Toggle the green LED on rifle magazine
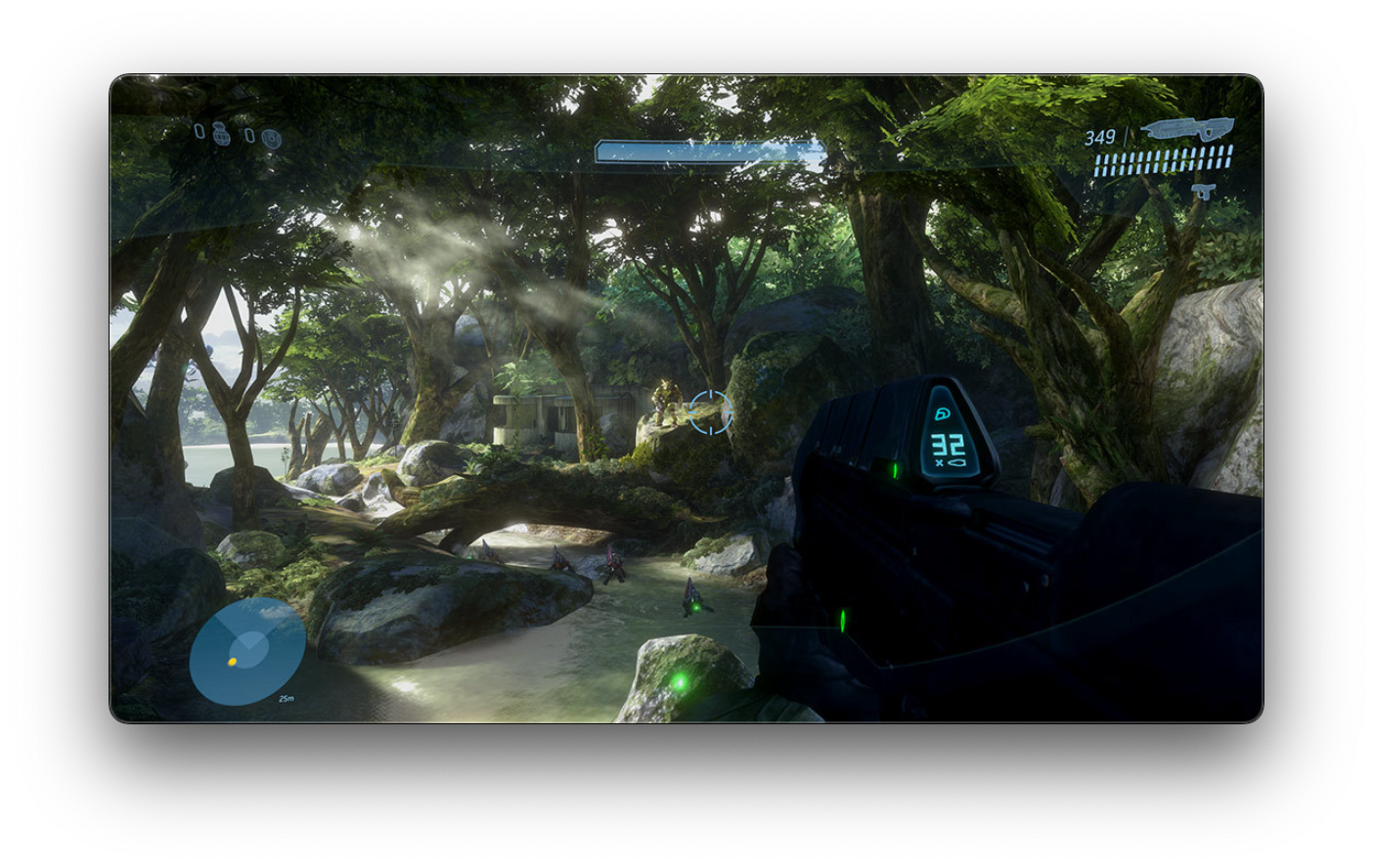Image resolution: width=1373 pixels, height=868 pixels. [893, 471]
